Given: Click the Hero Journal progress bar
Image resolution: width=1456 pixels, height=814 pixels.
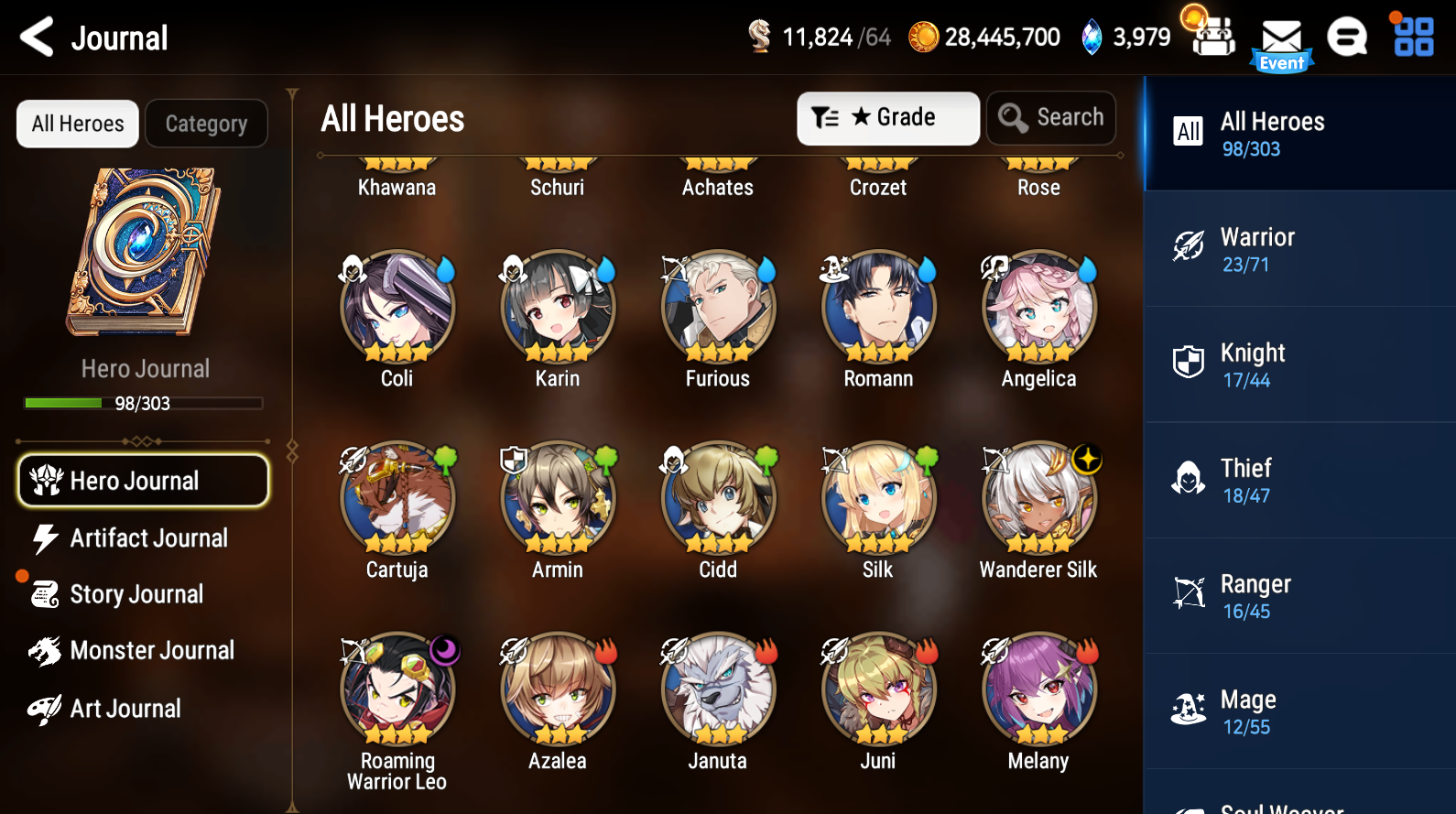Looking at the screenshot, I should [x=143, y=403].
